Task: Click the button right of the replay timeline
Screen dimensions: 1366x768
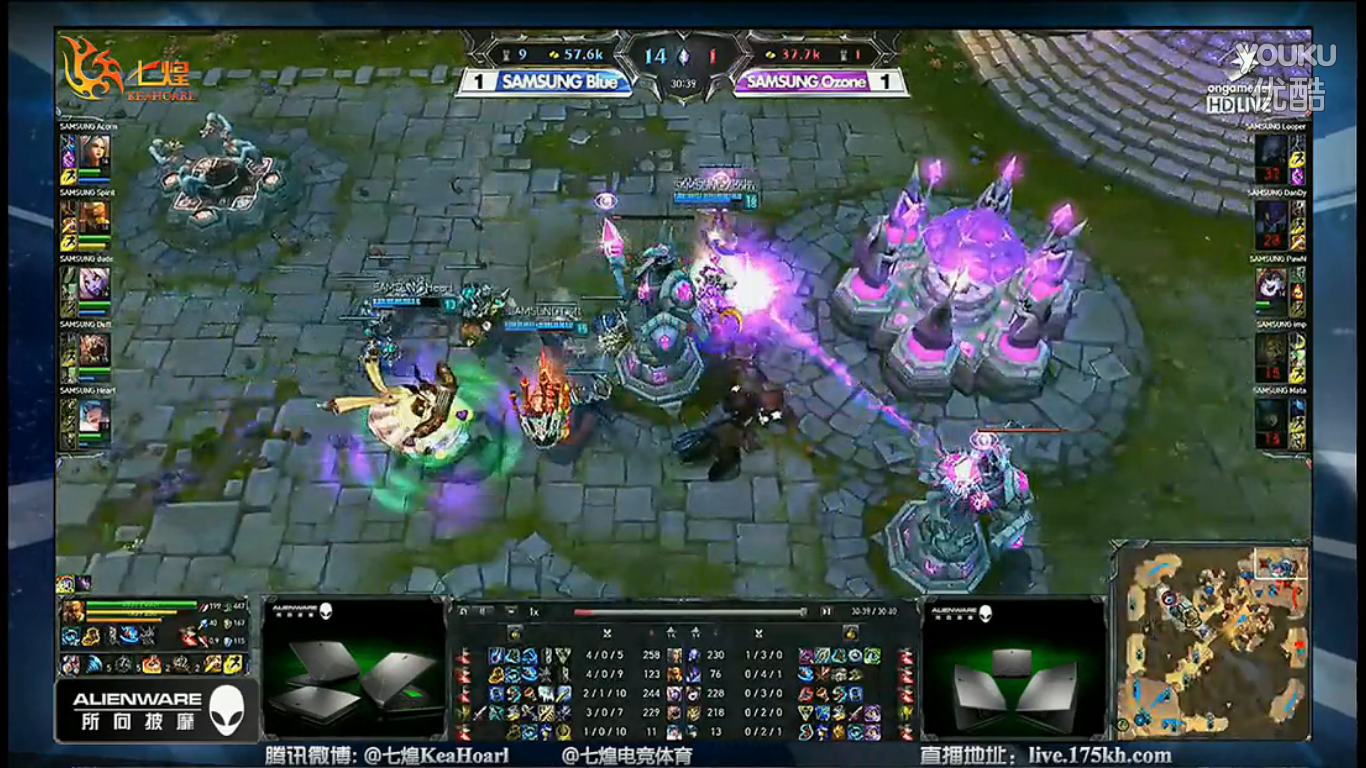Action: (x=826, y=611)
